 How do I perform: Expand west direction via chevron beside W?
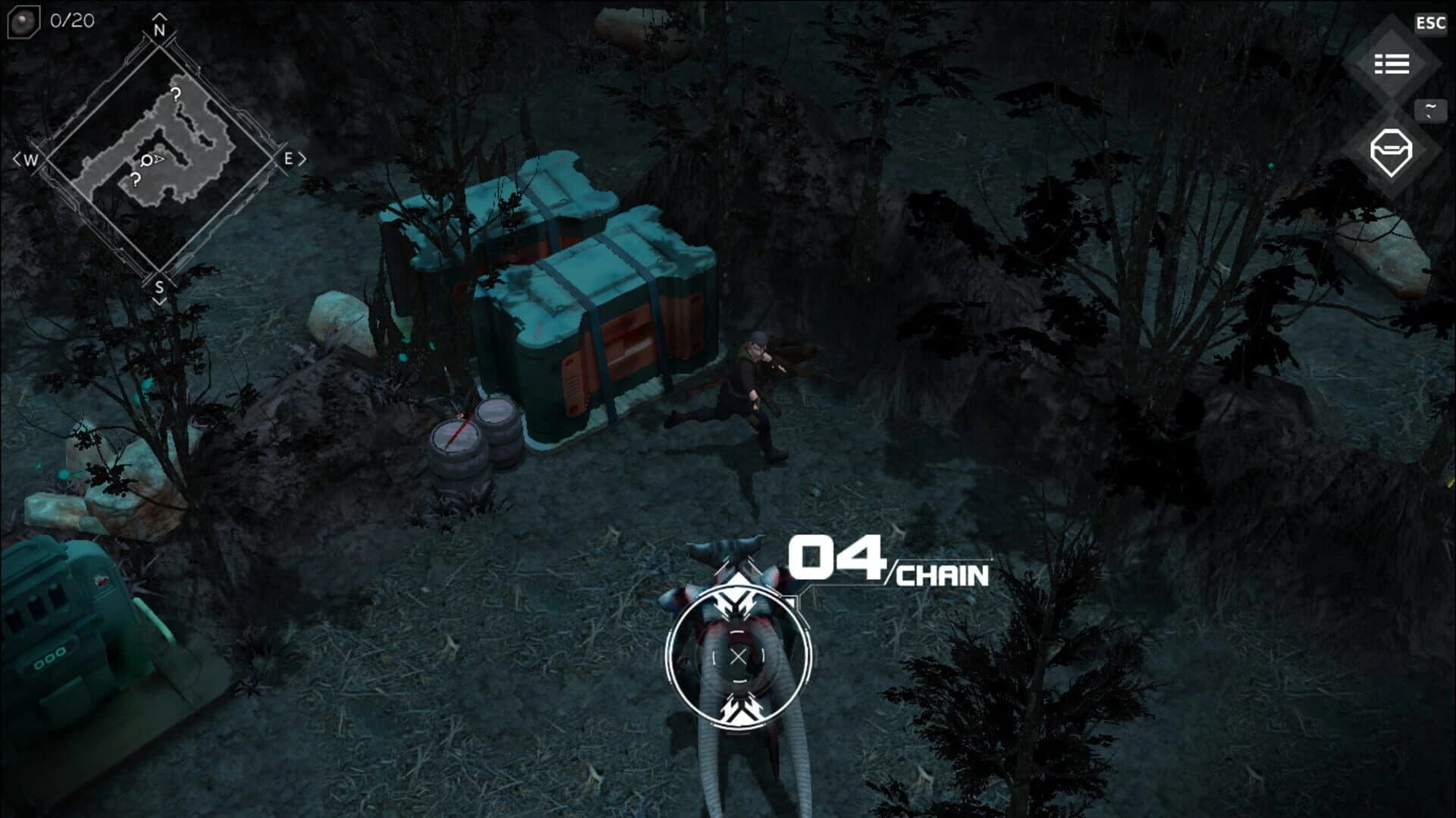tap(17, 159)
